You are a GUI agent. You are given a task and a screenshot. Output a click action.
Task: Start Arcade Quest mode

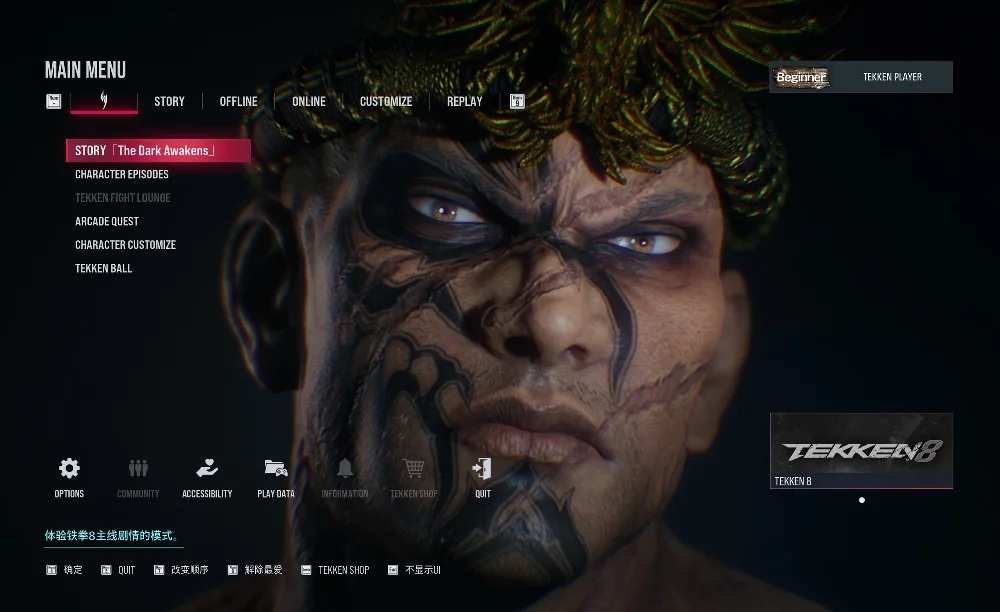click(x=107, y=221)
